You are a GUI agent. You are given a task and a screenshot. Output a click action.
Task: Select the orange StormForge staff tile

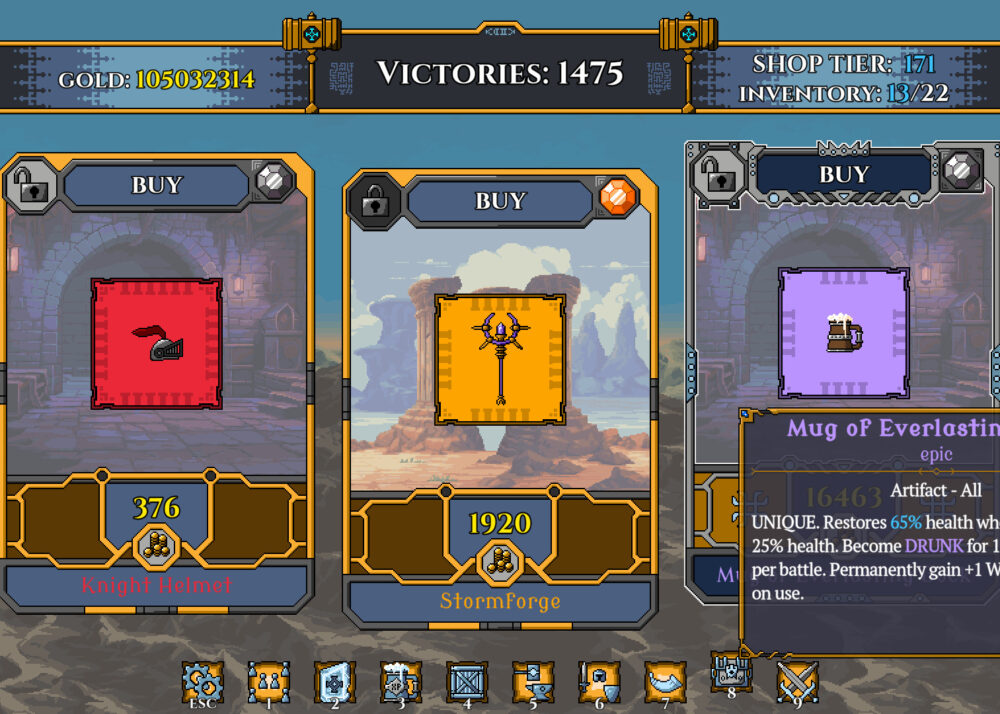[500, 359]
